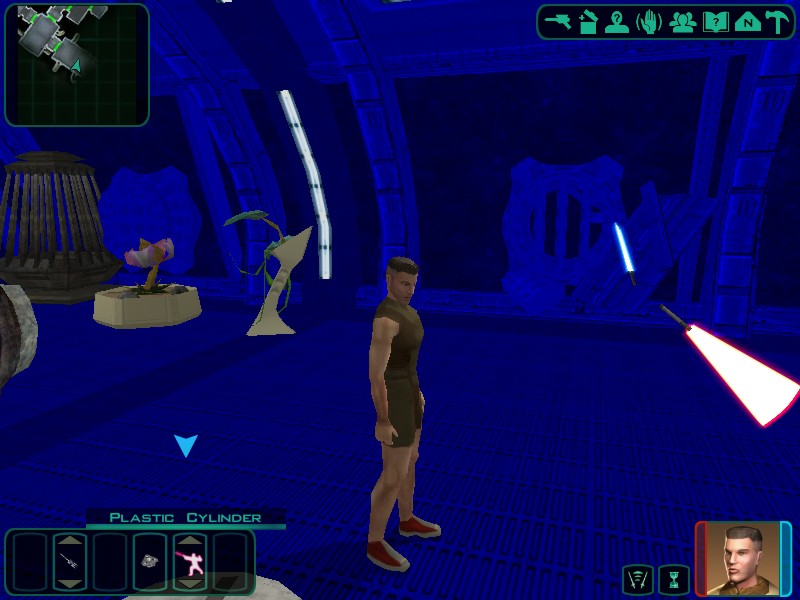
Task: Cycle the attack ability slot downward
Action: (x=190, y=583)
